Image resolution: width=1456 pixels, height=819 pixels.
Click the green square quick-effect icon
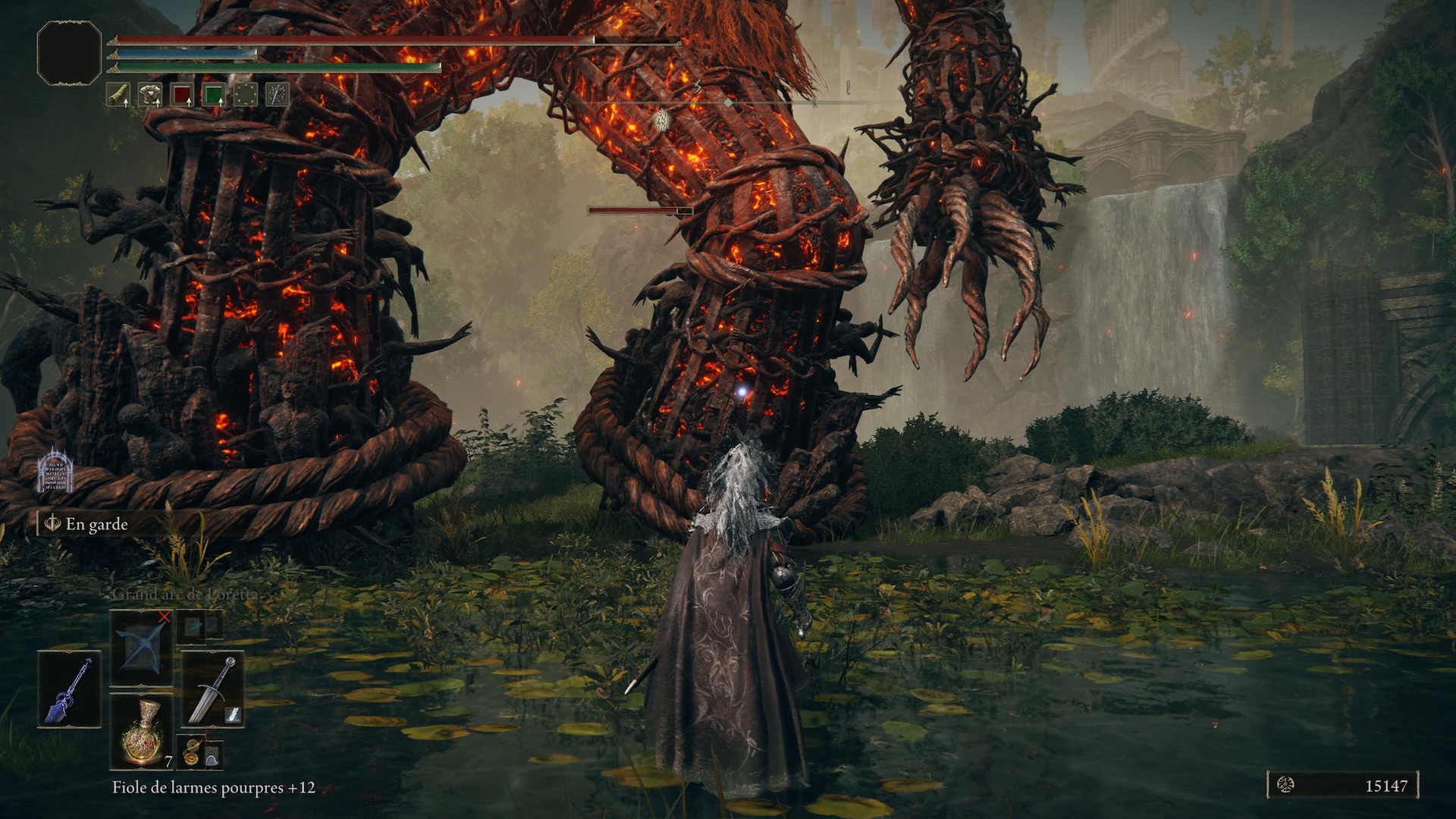point(215,94)
